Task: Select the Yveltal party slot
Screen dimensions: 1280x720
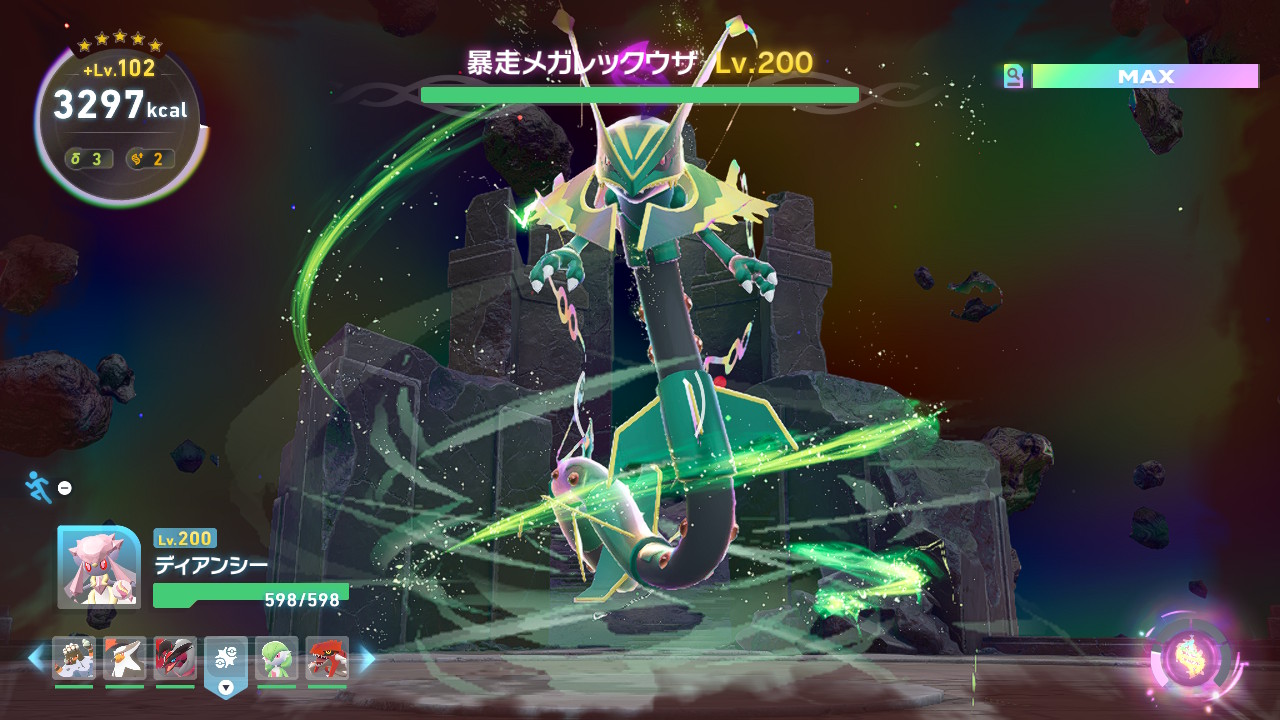Action: tap(175, 658)
